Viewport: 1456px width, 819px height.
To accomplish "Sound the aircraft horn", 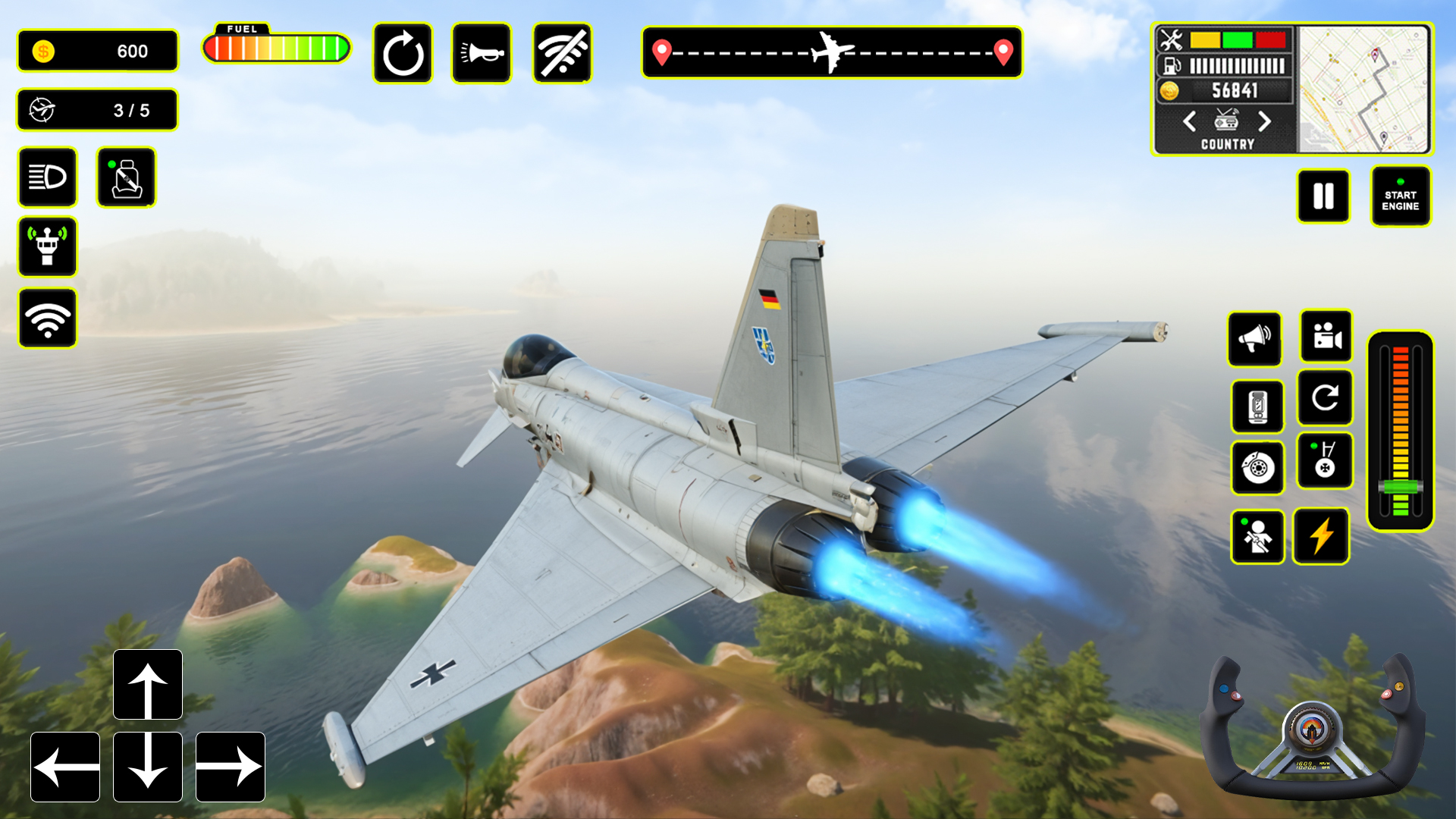I will pos(482,52).
